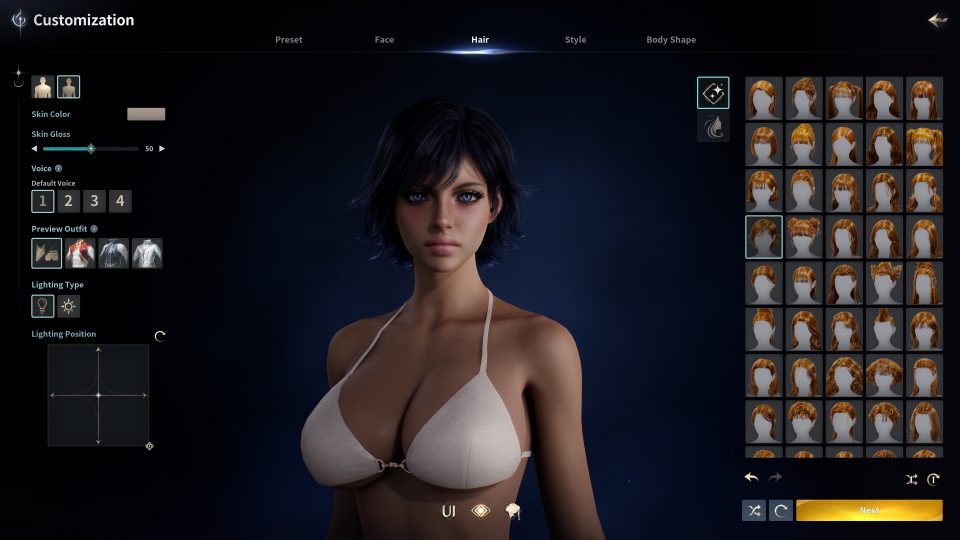
Task: Pick the red preview outfit
Action: [x=80, y=254]
